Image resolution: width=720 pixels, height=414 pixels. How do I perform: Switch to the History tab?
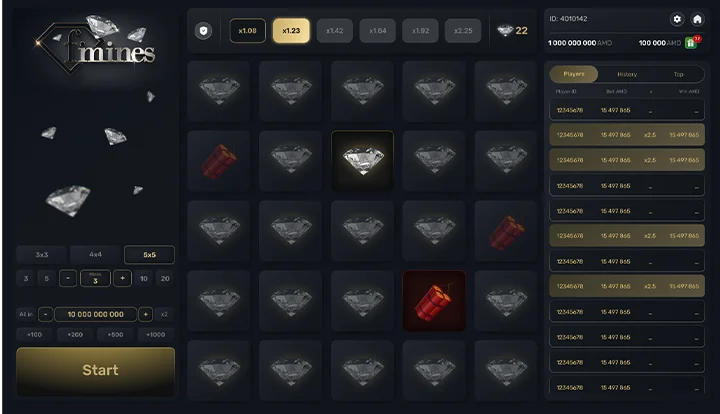627,74
